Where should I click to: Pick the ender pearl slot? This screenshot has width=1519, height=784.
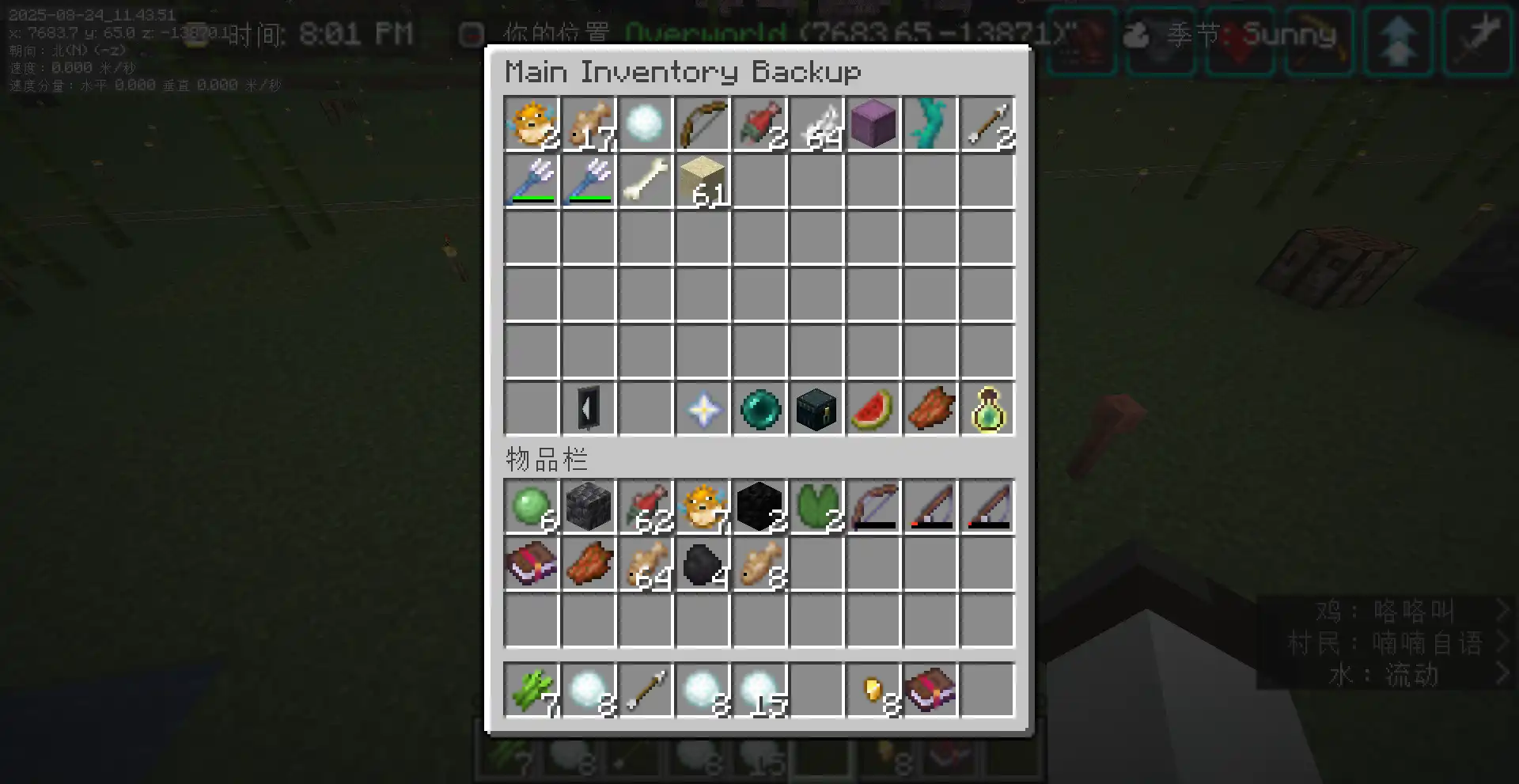759,409
